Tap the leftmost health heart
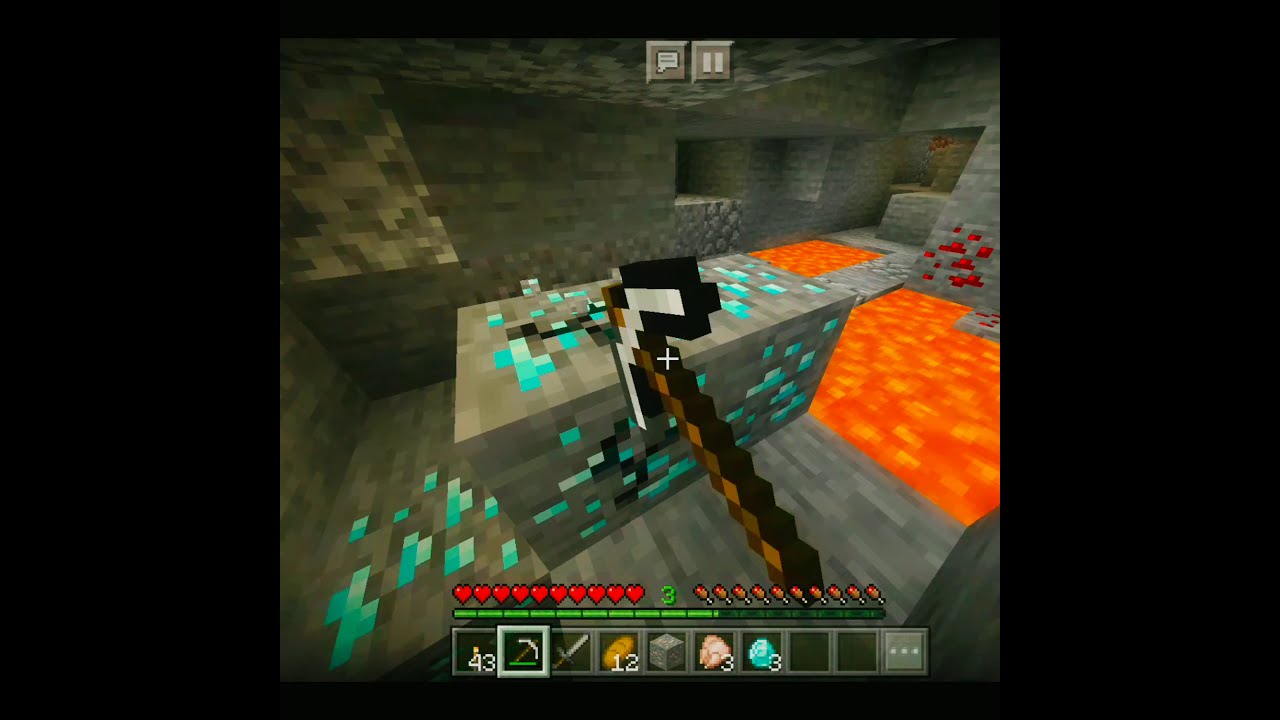 (462, 591)
